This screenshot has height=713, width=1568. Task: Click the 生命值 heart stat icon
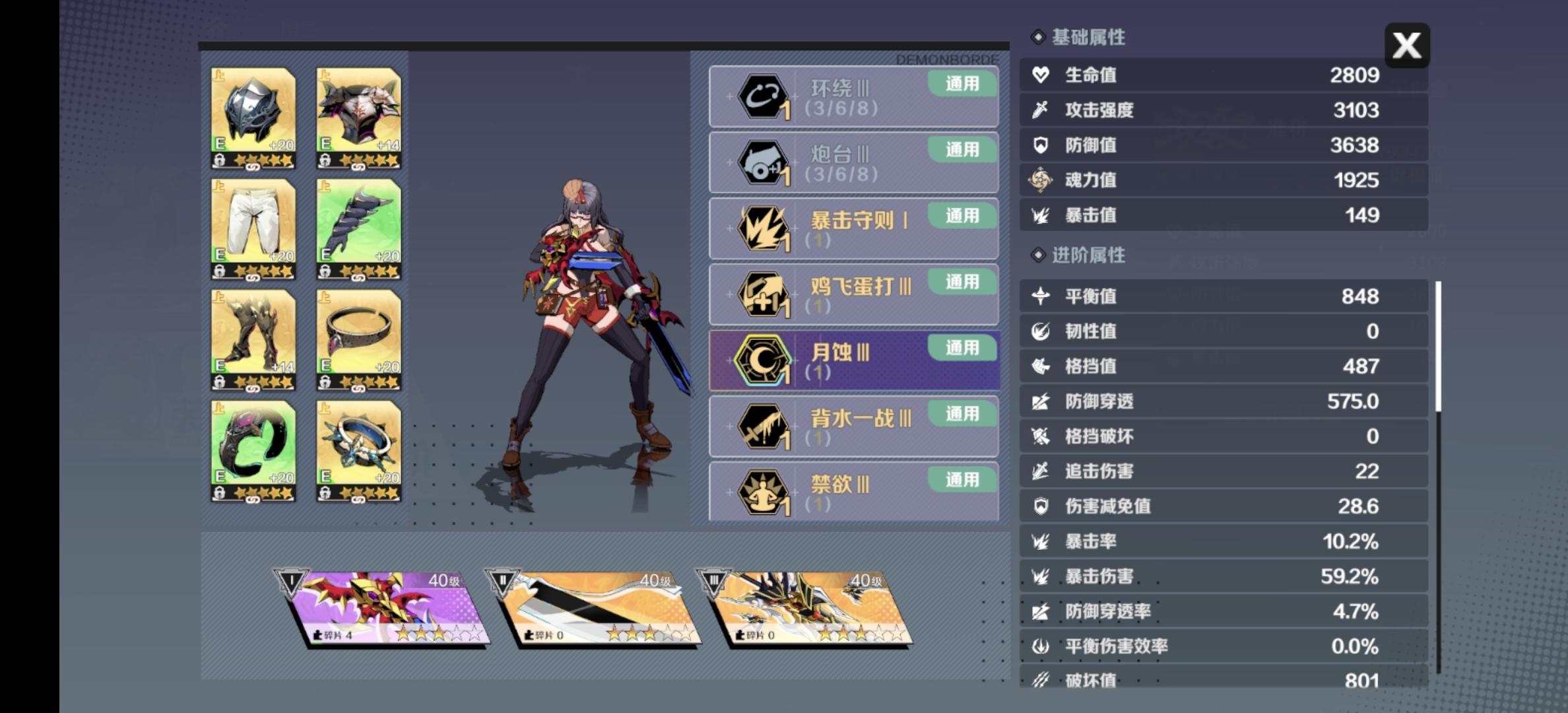(1039, 75)
